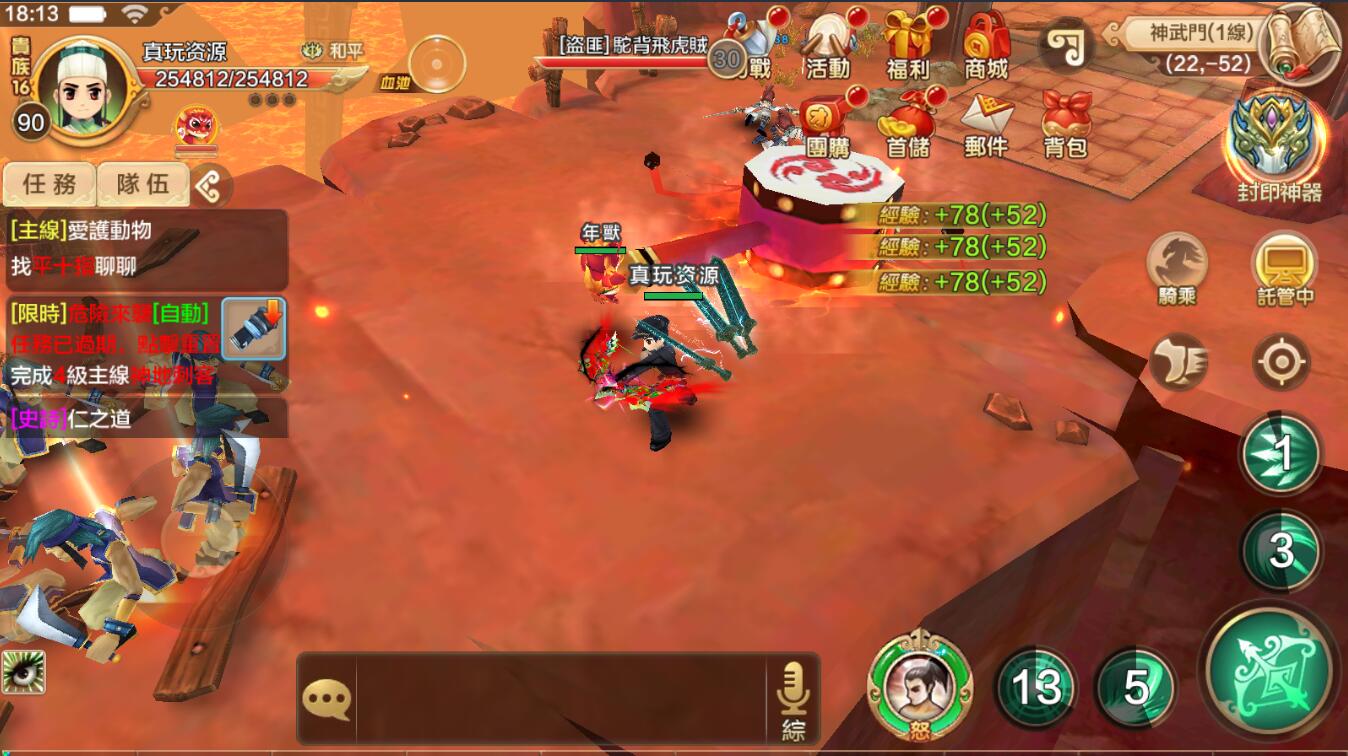This screenshot has width=1348, height=756.
Task: Open the 郵件 mailbox
Action: 986,125
